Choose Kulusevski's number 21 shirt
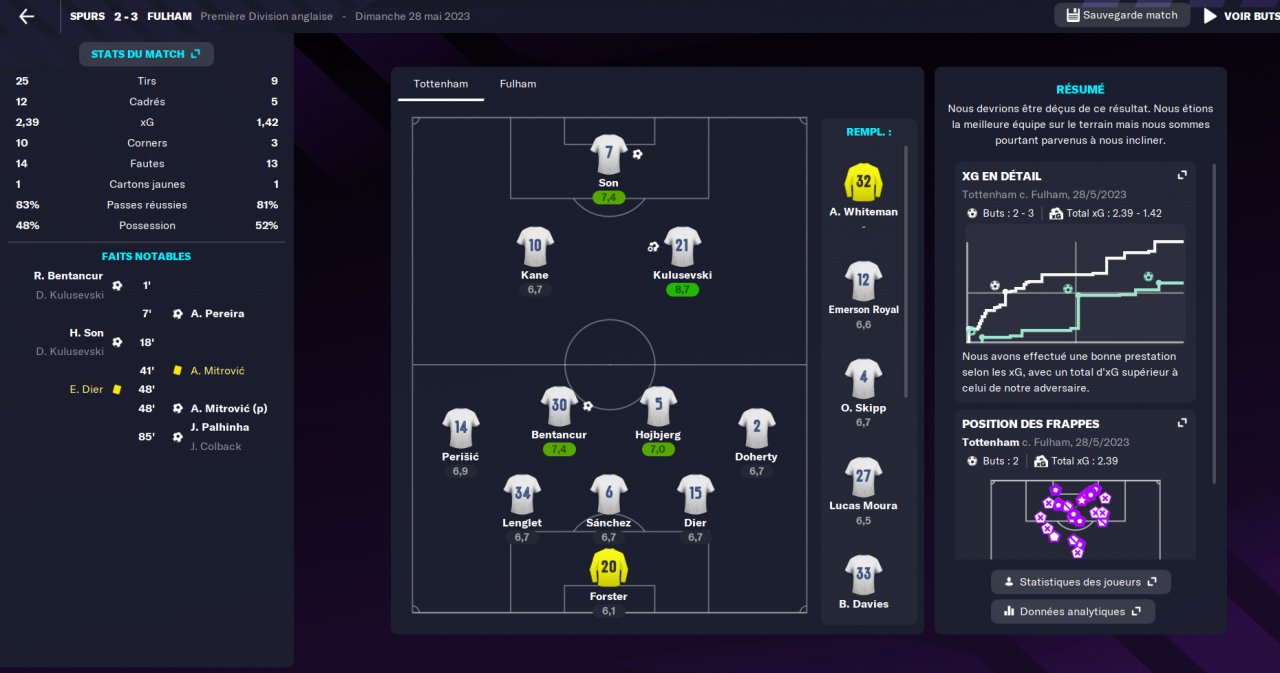Screen dimensions: 1280x673 click(682, 246)
